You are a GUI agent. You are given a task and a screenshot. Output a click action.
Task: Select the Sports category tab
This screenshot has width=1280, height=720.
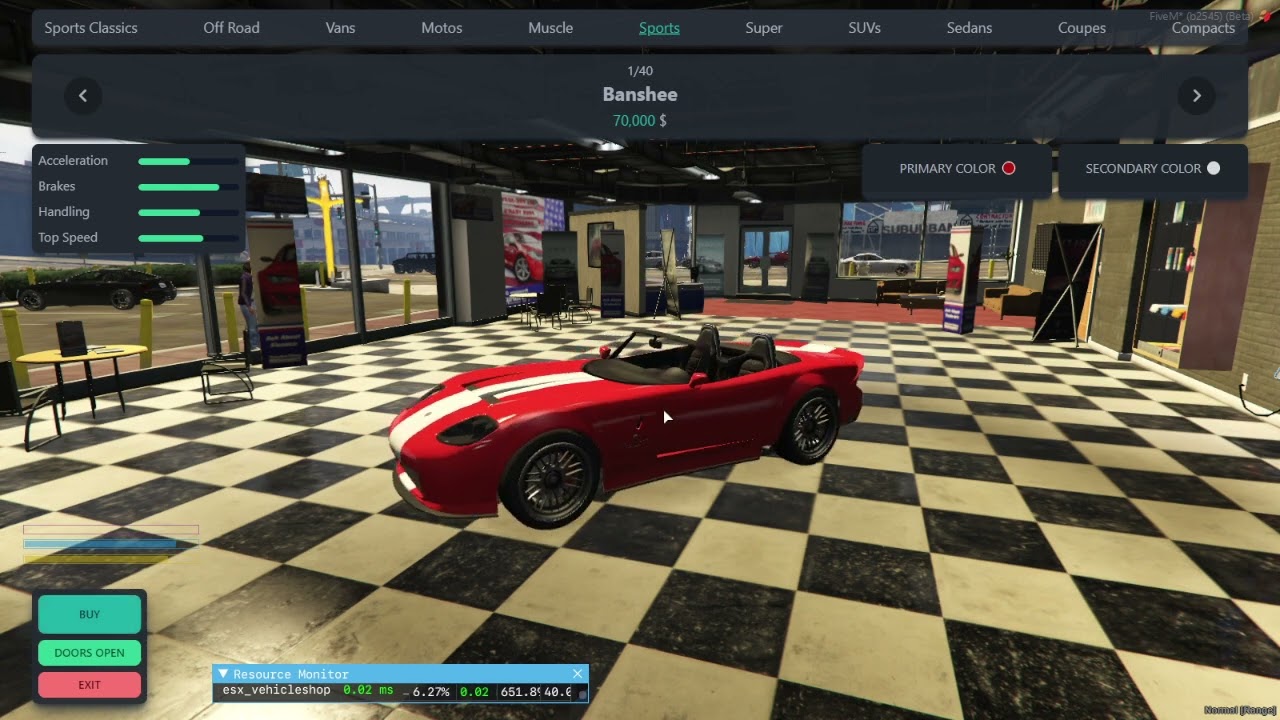pyautogui.click(x=659, y=28)
